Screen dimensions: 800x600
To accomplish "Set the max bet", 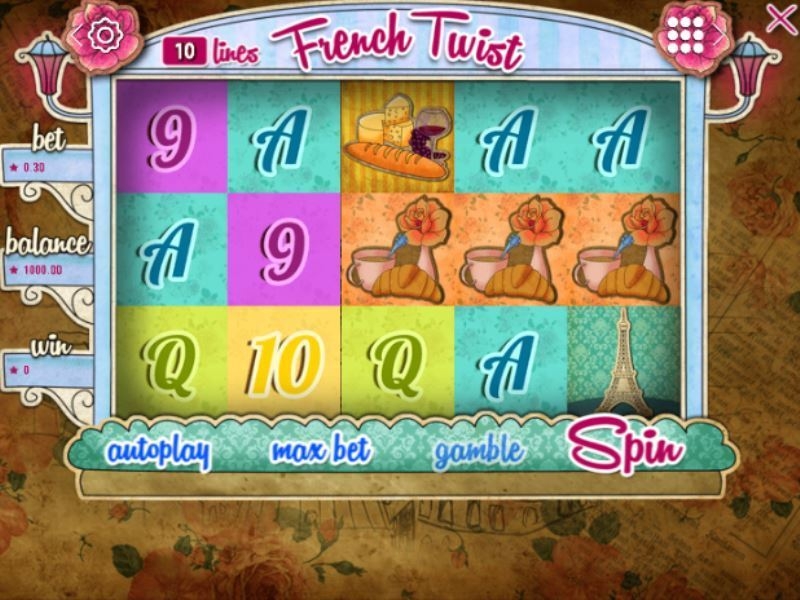I will (320, 452).
